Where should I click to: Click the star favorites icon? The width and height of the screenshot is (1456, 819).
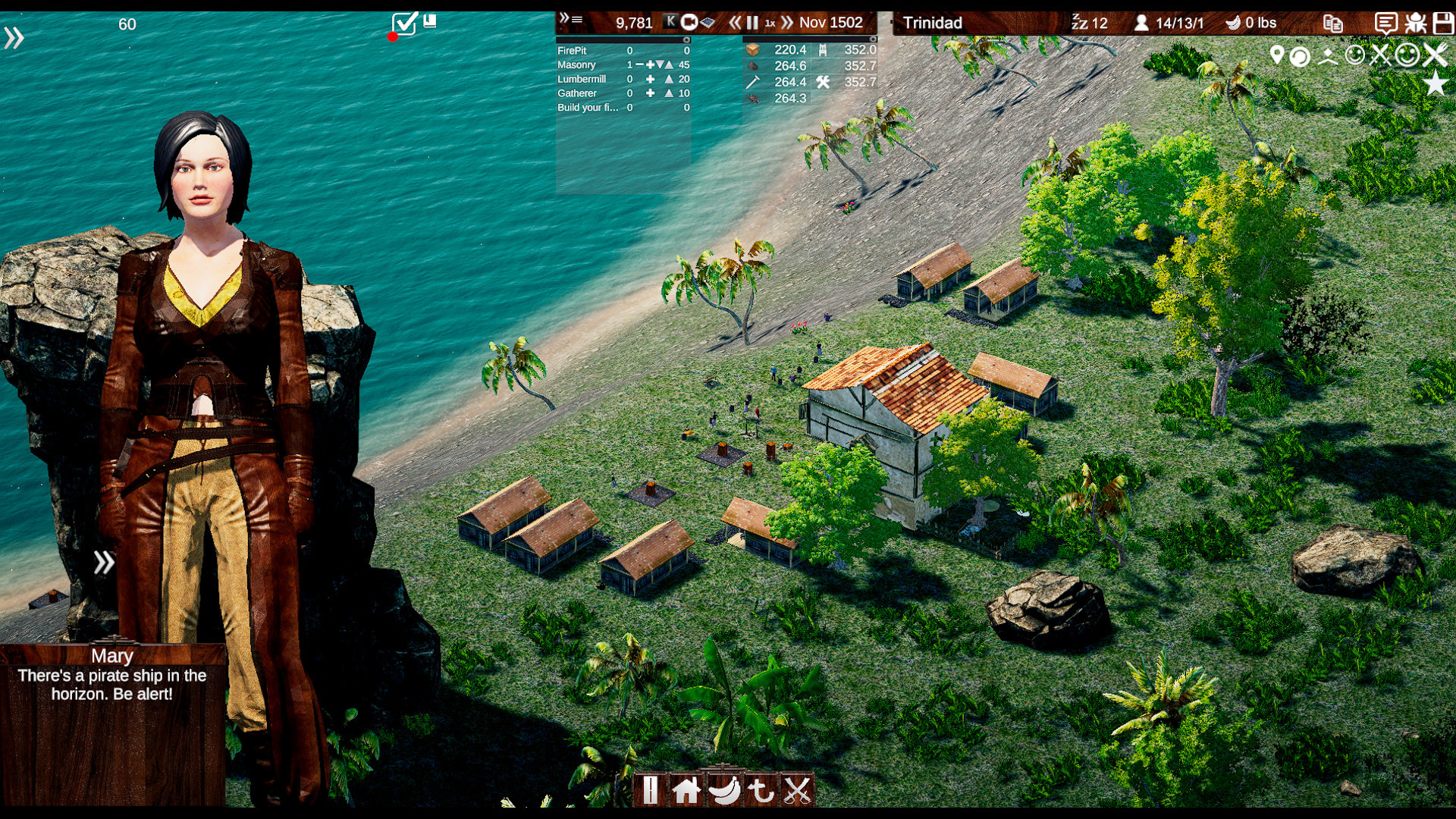point(1435,83)
